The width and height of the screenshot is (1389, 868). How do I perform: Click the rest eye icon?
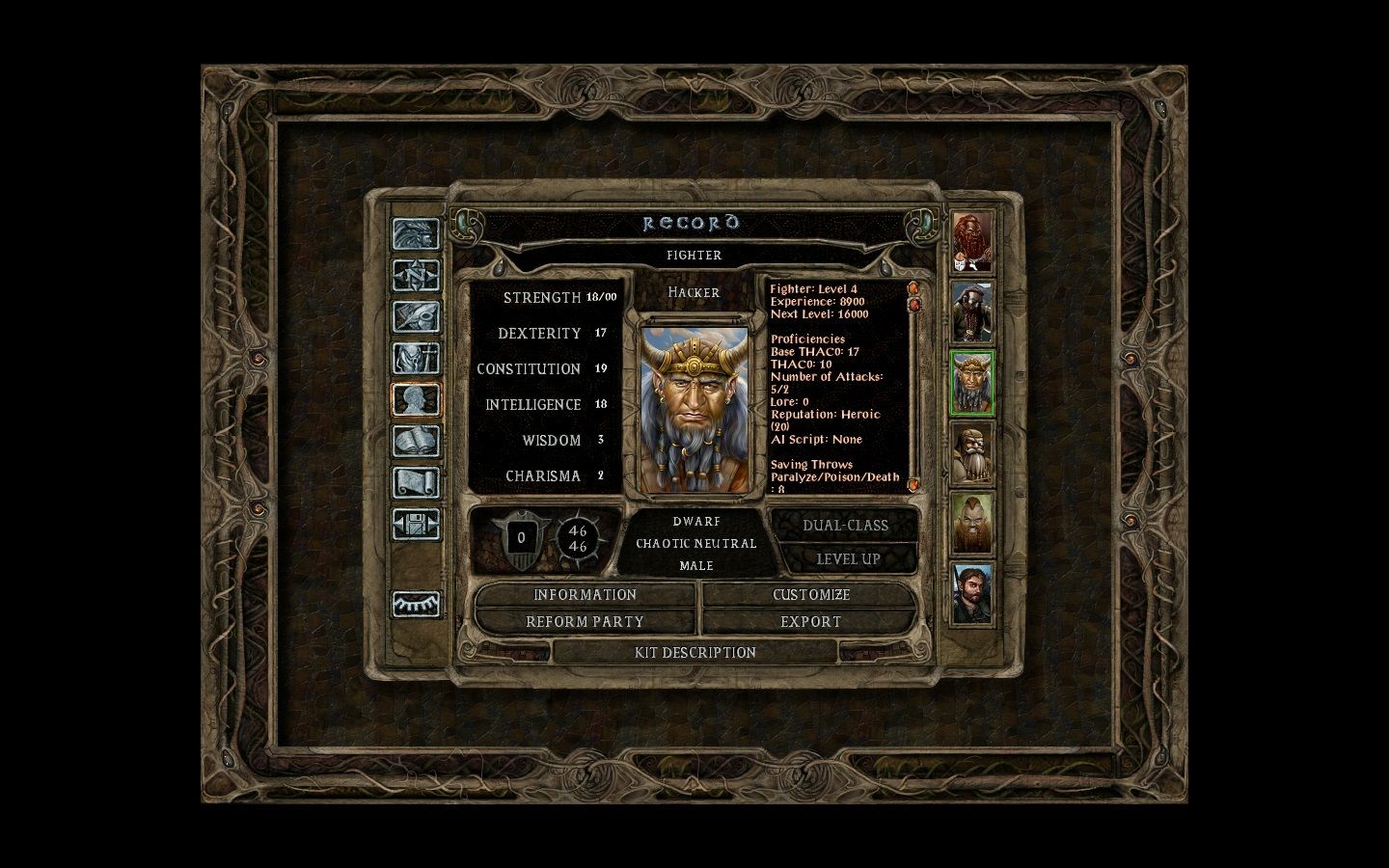coord(416,604)
